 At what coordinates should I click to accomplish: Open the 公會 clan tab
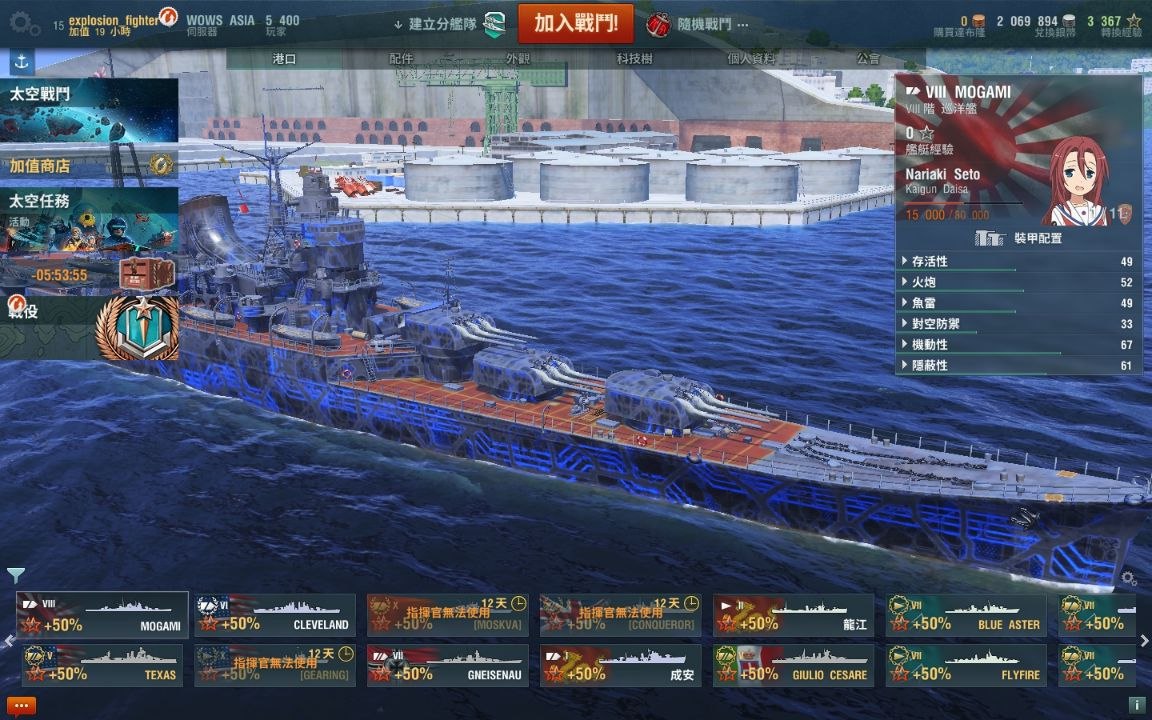pos(868,59)
